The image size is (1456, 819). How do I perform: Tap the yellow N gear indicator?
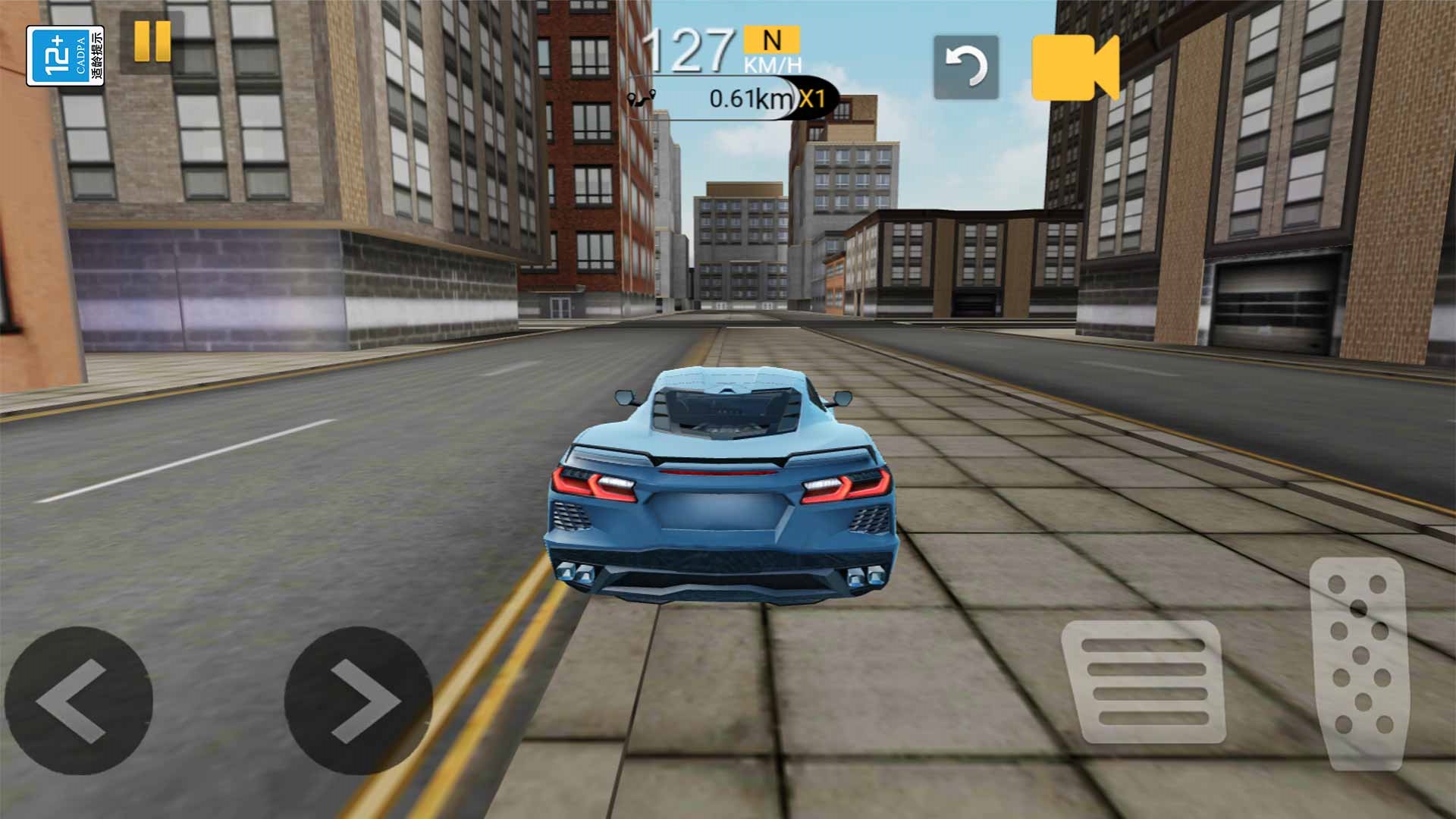pos(771,39)
